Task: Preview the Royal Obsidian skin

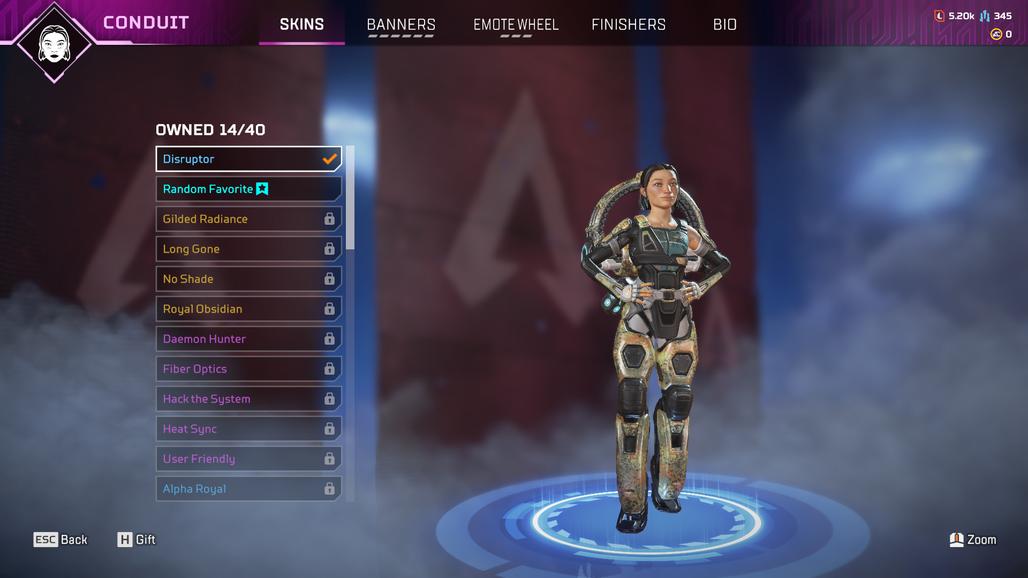Action: [x=248, y=309]
